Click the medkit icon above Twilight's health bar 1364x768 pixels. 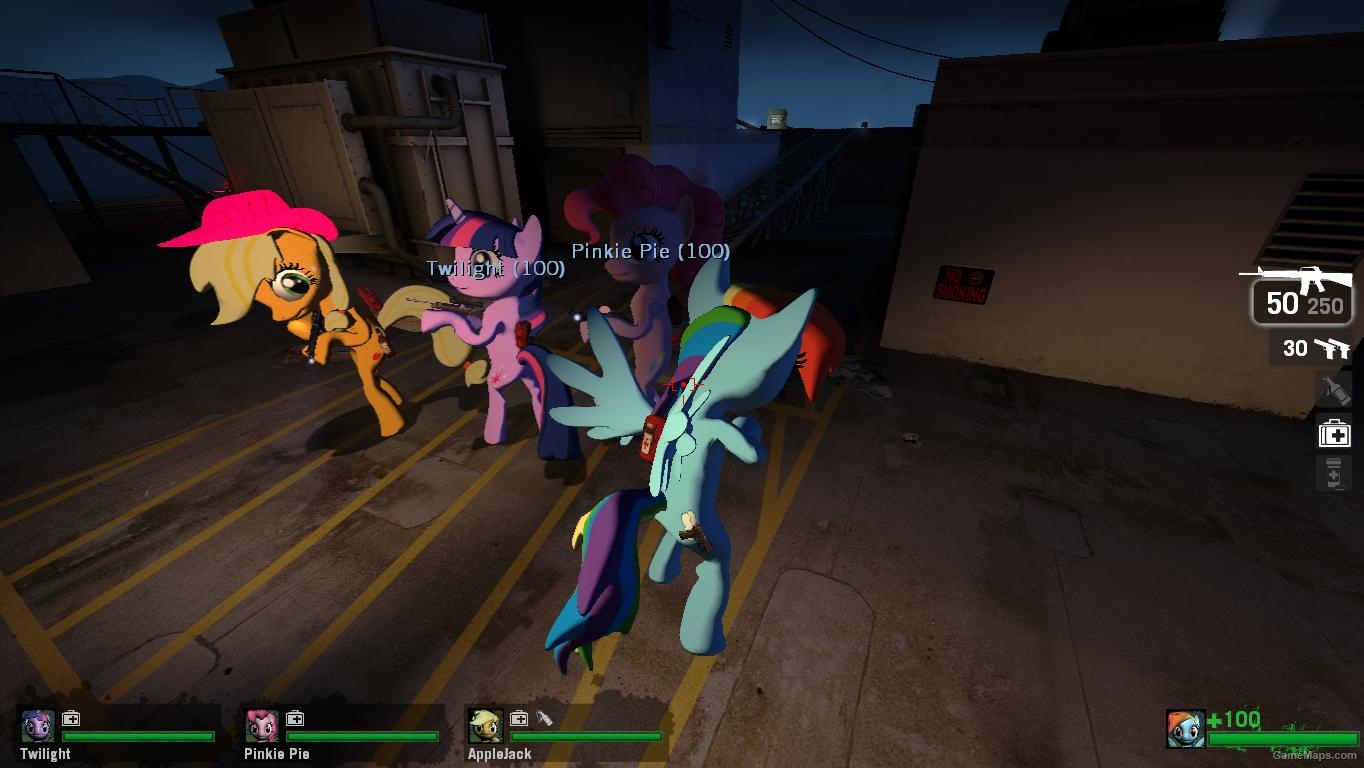point(69,717)
